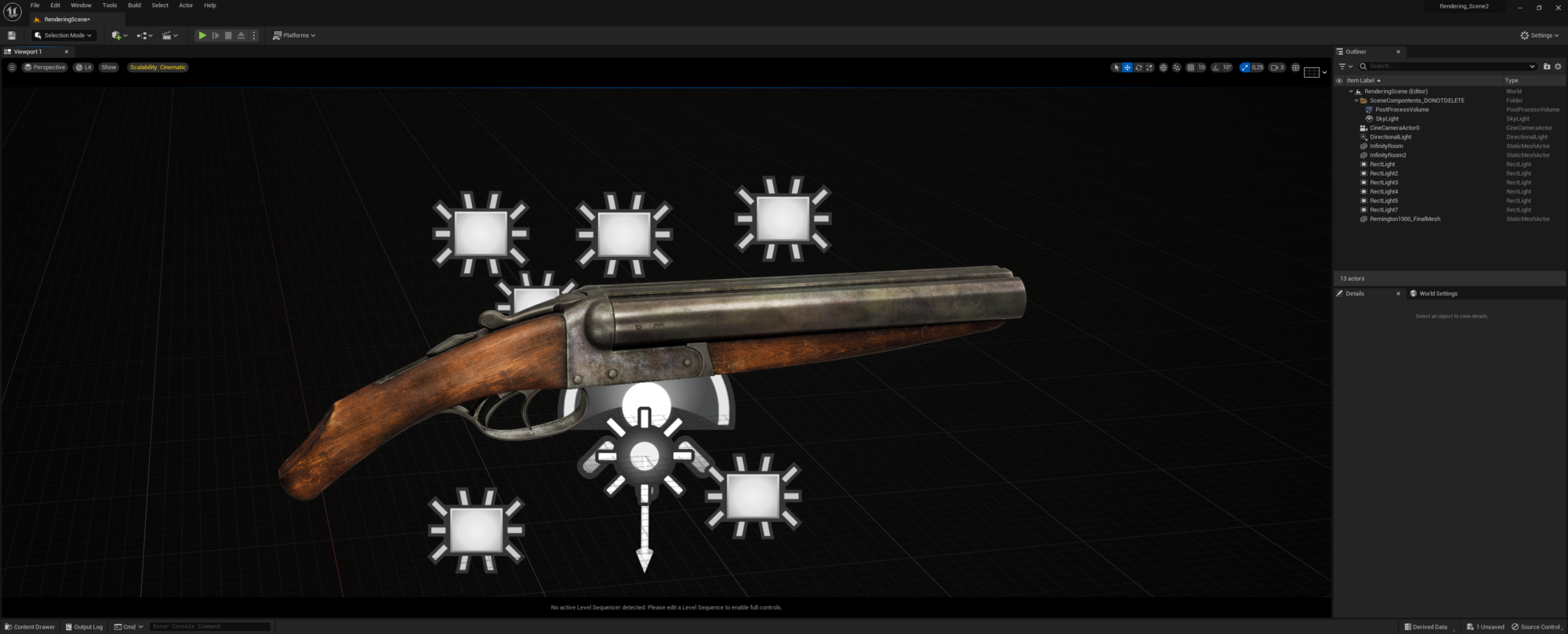Image resolution: width=1568 pixels, height=634 pixels.
Task: Click the Scalability: Cinematic indicator
Action: [x=157, y=67]
